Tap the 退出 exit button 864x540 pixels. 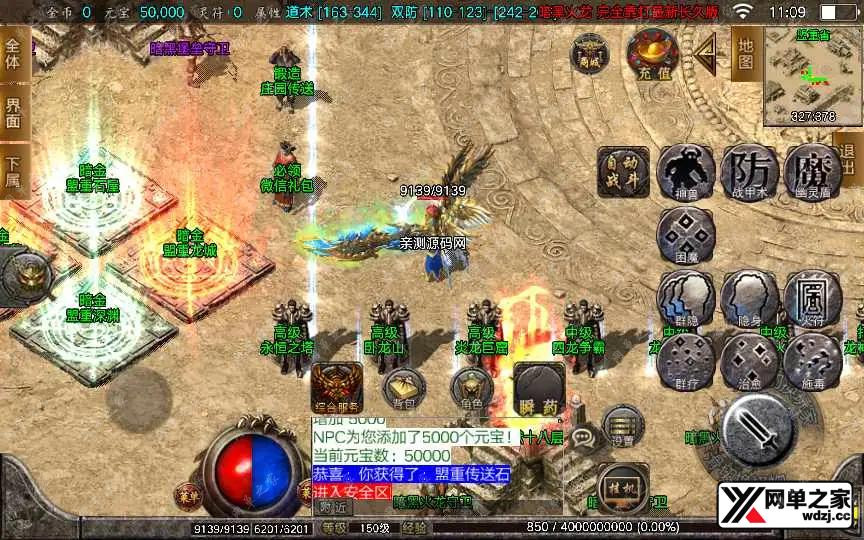coord(850,160)
